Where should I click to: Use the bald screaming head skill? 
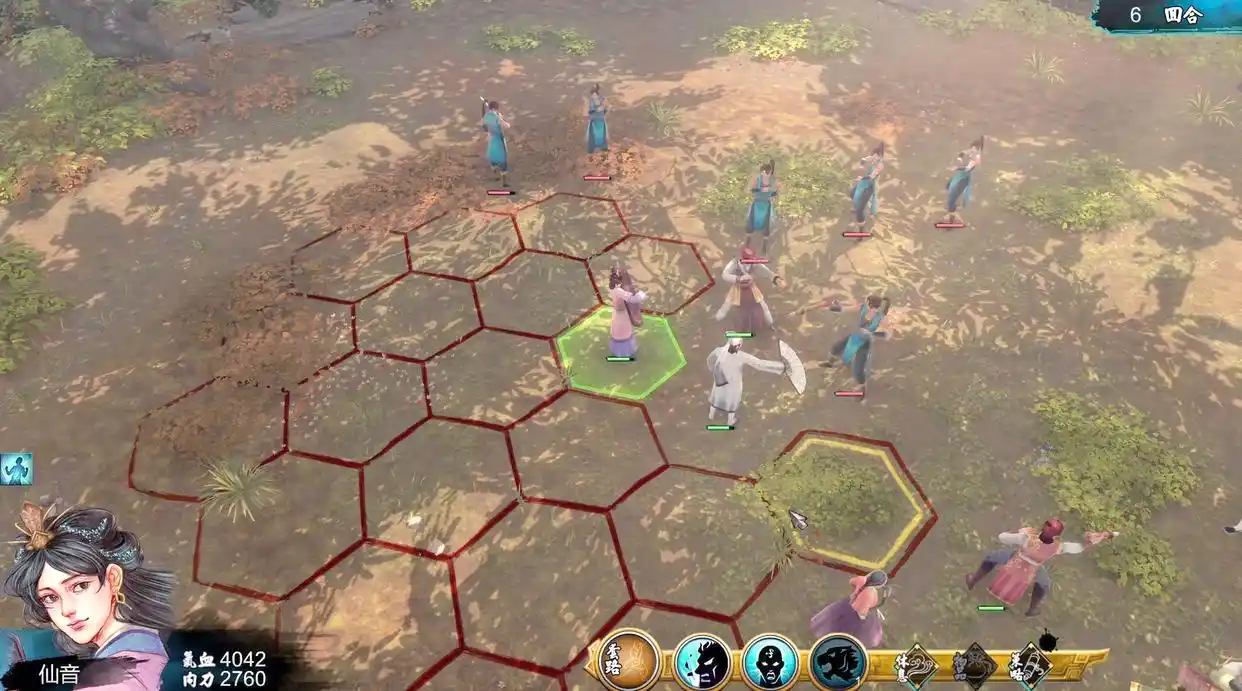pos(770,662)
